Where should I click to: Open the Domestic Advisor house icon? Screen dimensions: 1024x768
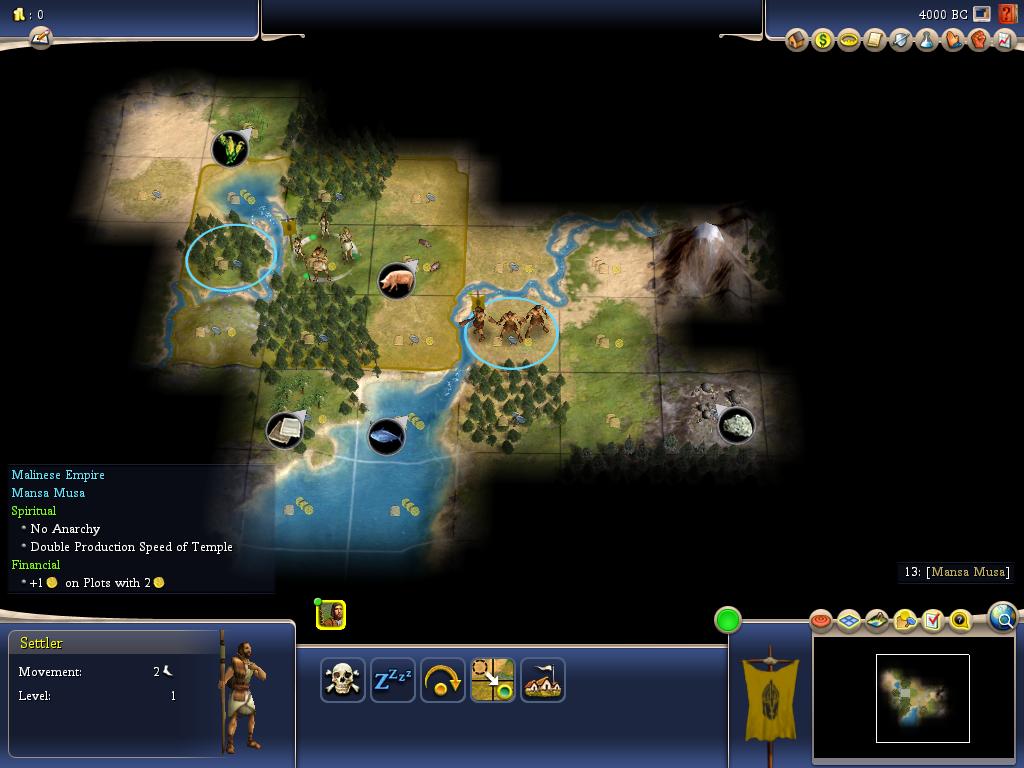tap(797, 40)
